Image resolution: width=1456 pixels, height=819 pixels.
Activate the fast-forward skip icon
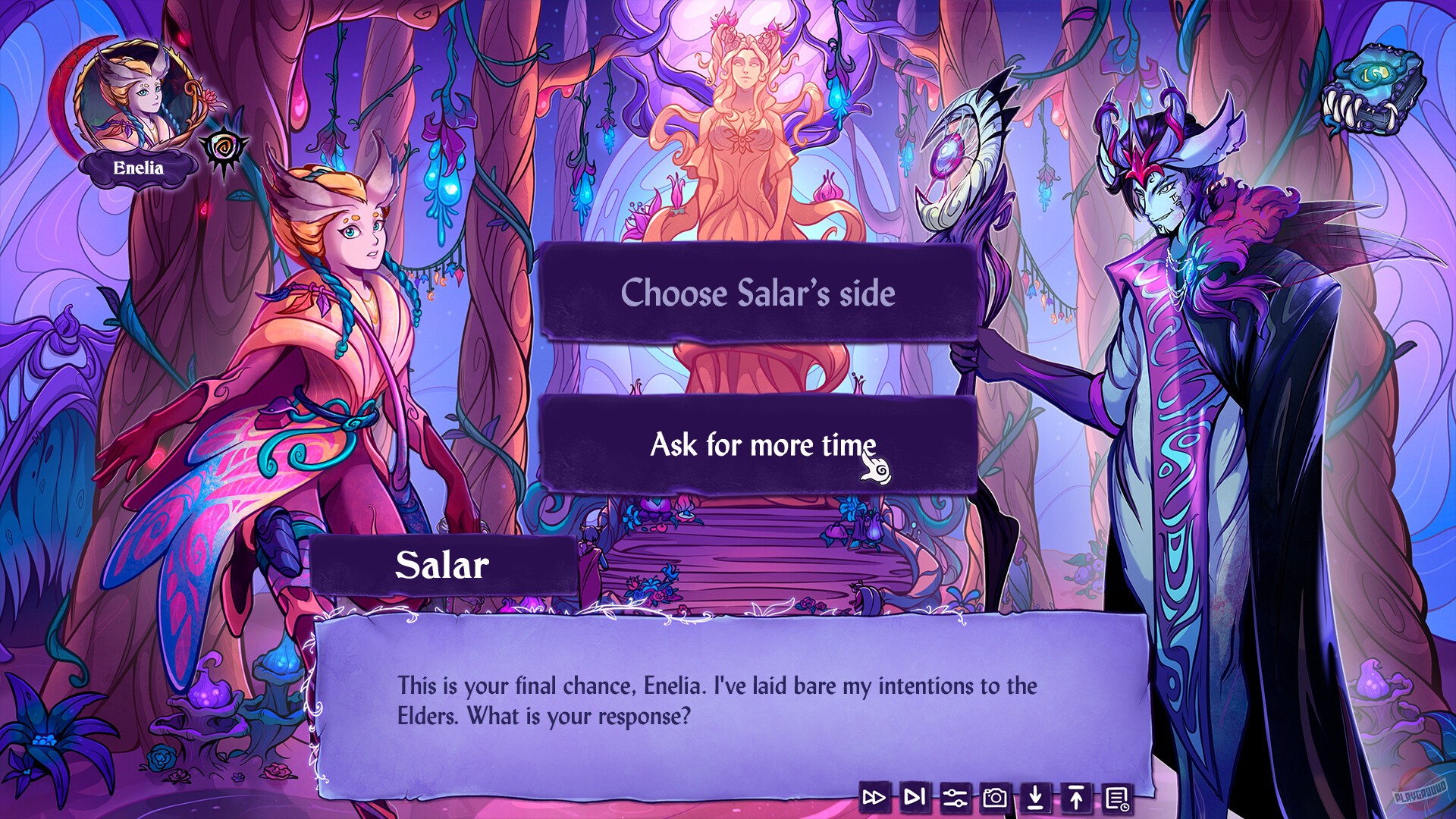pyautogui.click(x=873, y=797)
